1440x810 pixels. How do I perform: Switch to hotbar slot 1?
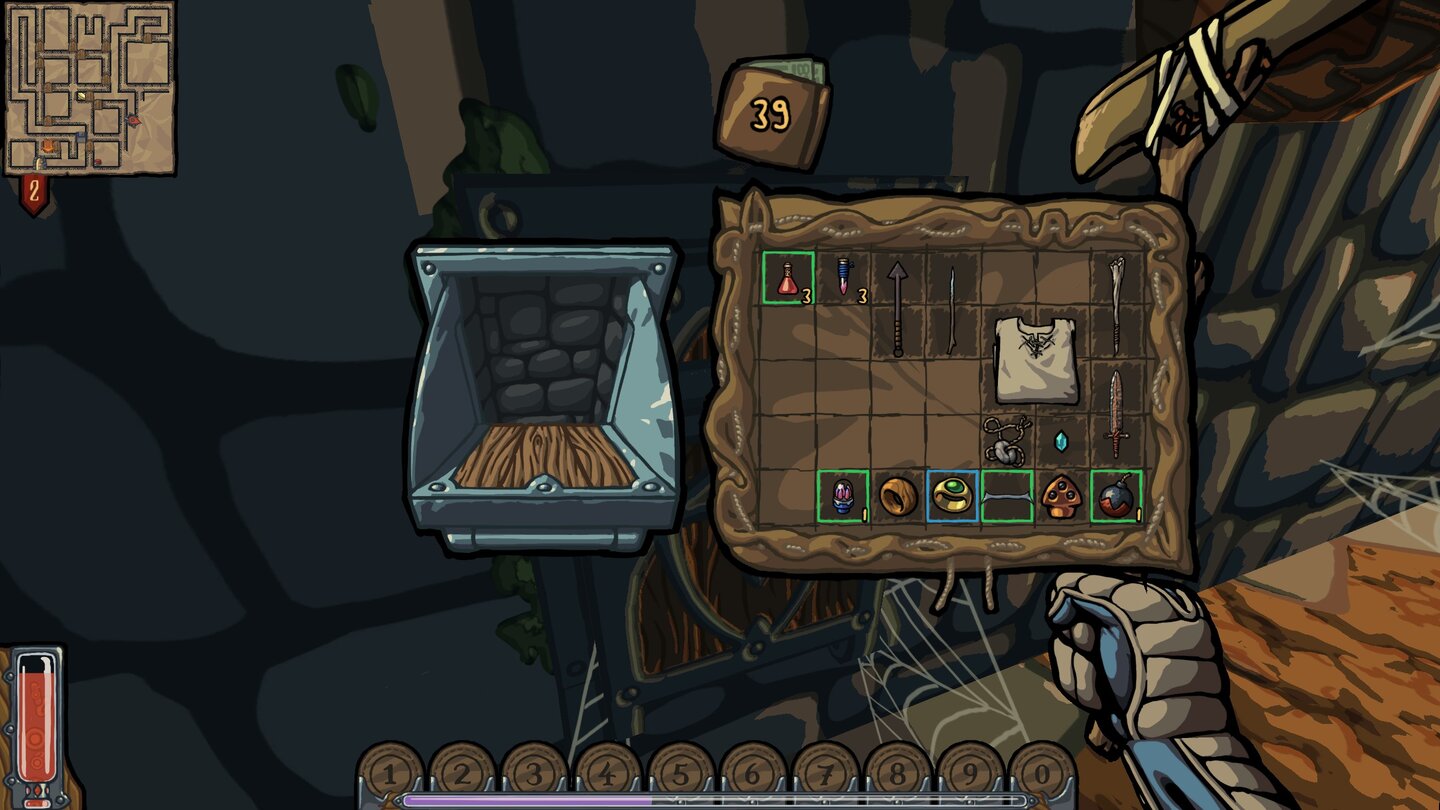[388, 775]
